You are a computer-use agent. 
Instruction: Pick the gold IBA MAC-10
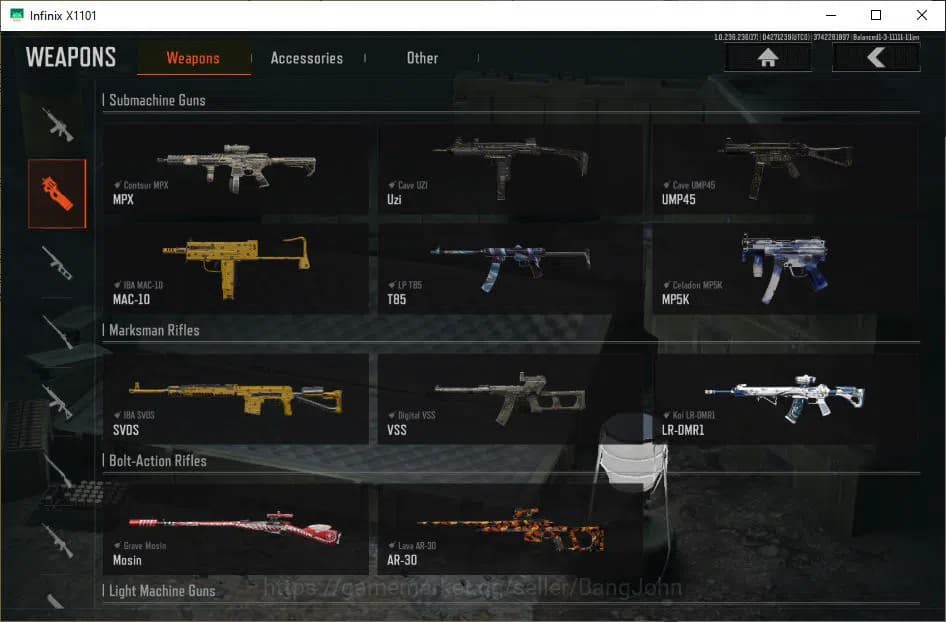pyautogui.click(x=236, y=268)
